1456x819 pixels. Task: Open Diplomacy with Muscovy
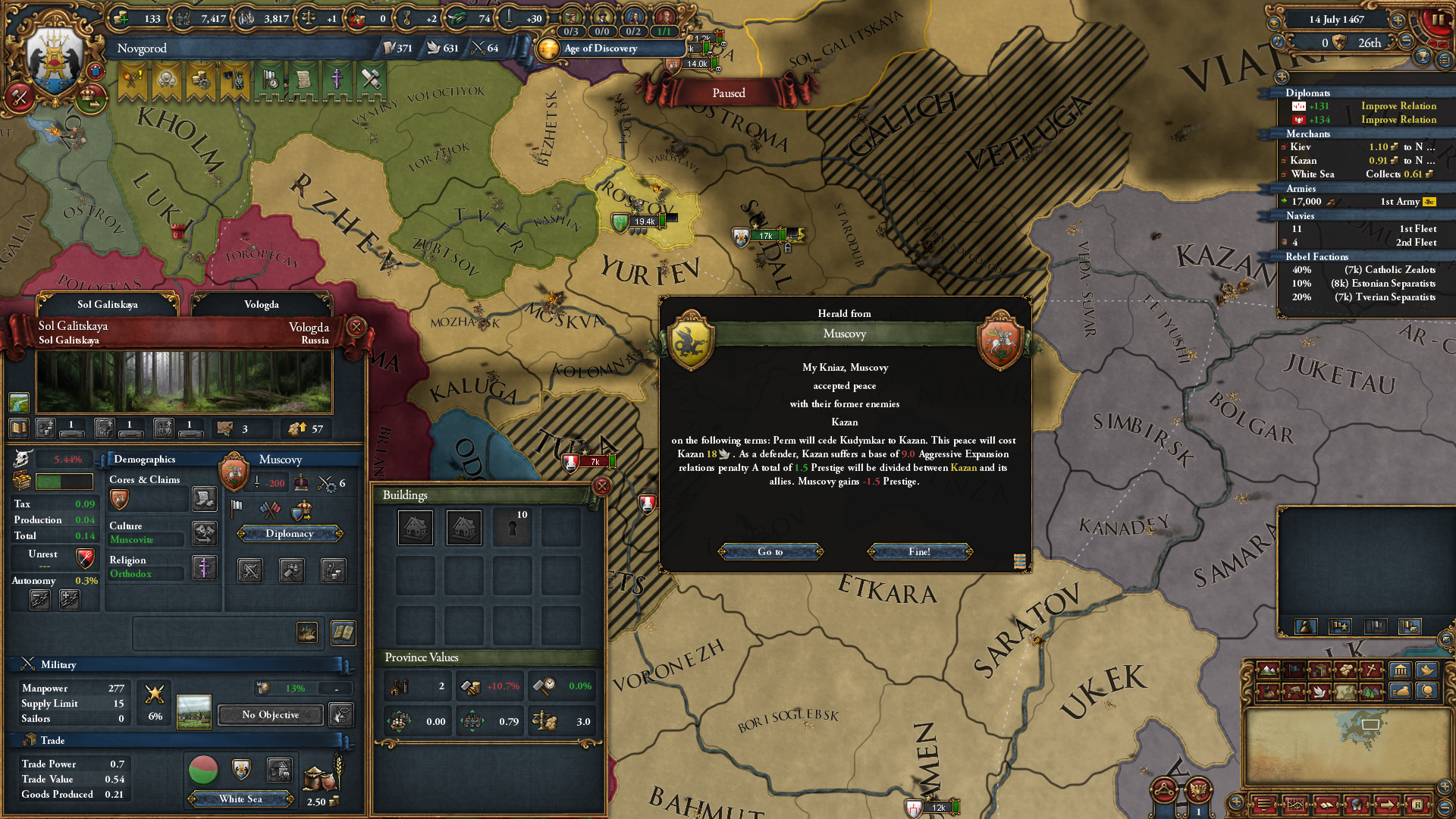[x=290, y=533]
